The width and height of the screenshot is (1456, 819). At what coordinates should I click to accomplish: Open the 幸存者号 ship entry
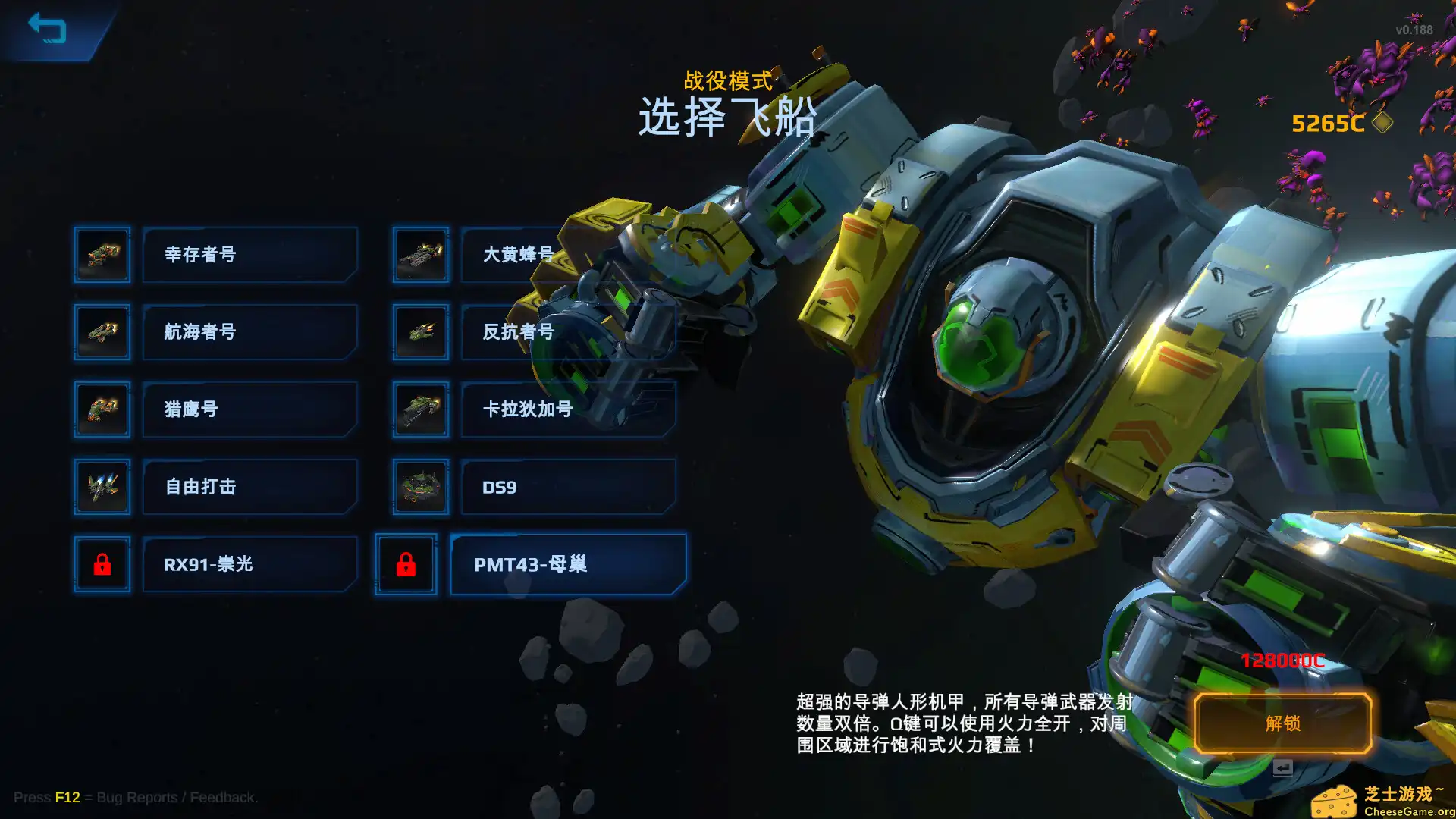coord(249,255)
